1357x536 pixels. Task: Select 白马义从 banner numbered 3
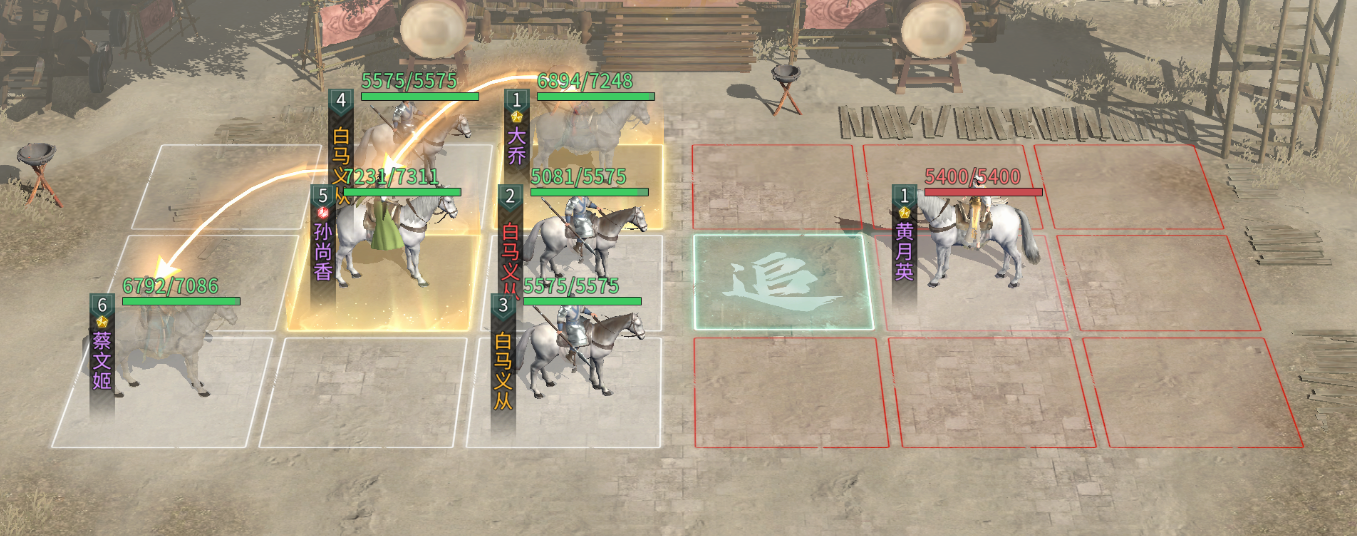click(503, 362)
